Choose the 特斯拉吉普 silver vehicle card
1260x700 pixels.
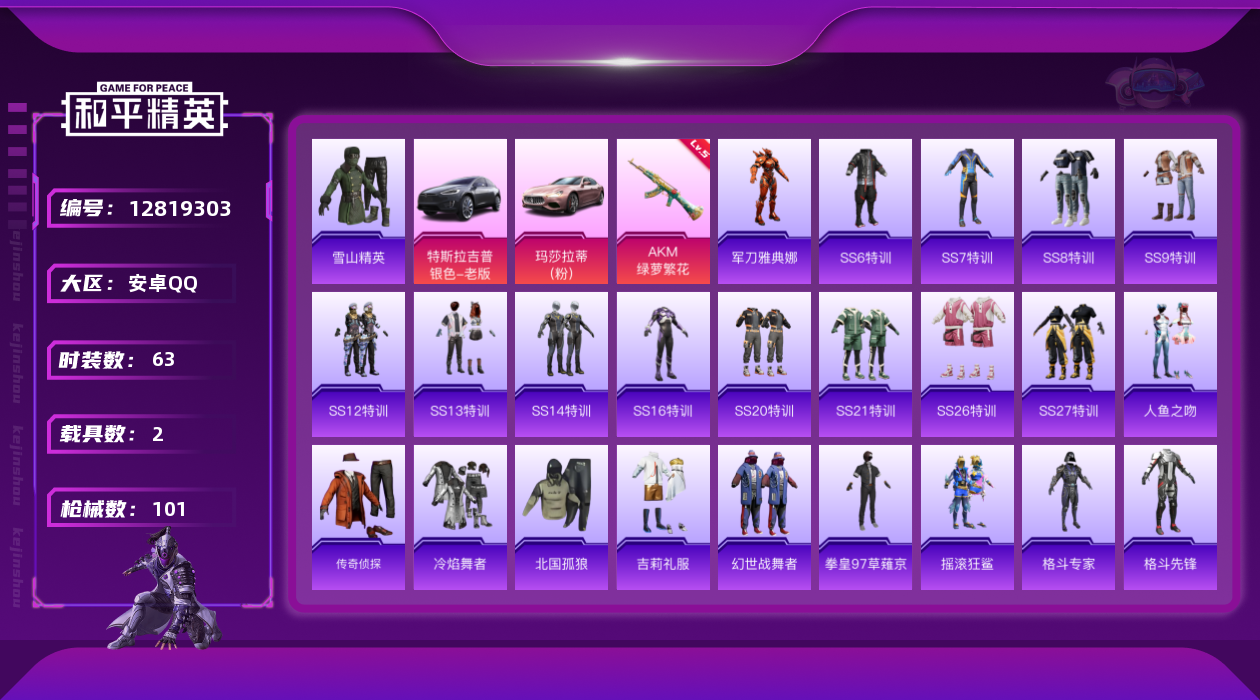[x=460, y=211]
